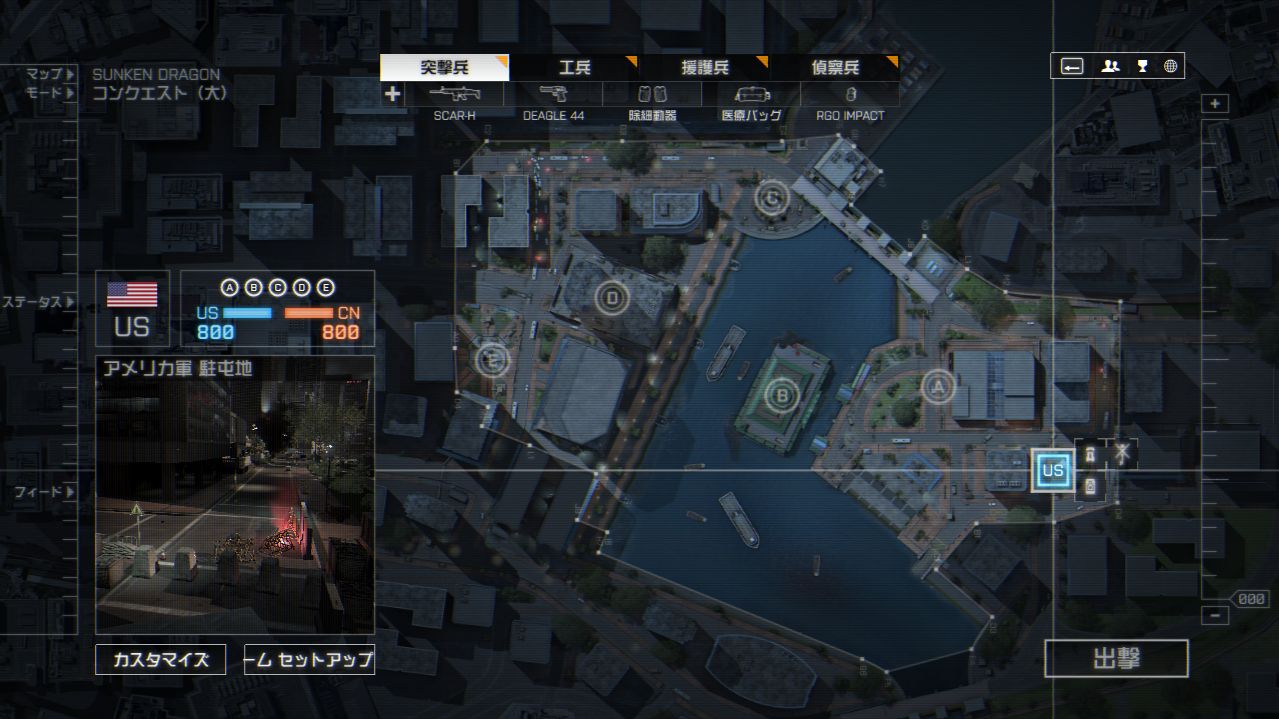The image size is (1279, 719).
Task: Open the カスタマイズ customize menu
Action: (x=160, y=660)
